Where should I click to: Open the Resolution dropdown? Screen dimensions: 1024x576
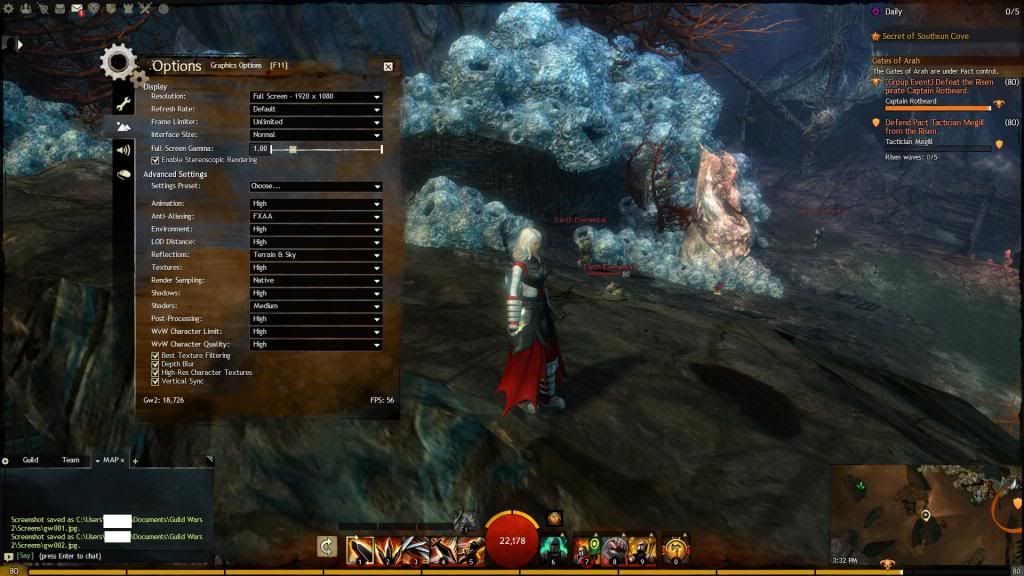(316, 96)
